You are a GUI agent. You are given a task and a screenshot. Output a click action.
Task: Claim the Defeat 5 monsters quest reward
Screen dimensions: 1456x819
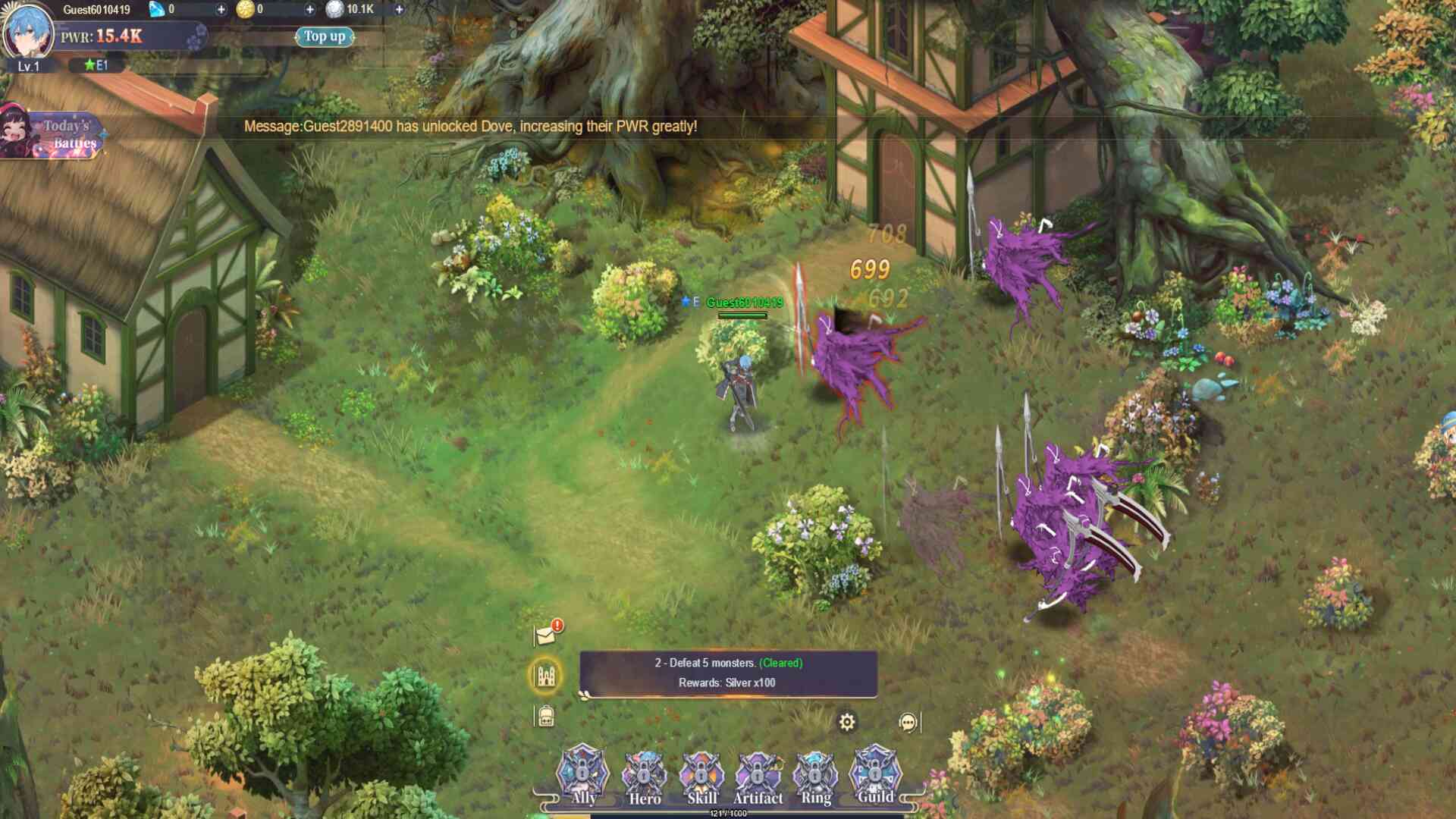click(x=728, y=673)
